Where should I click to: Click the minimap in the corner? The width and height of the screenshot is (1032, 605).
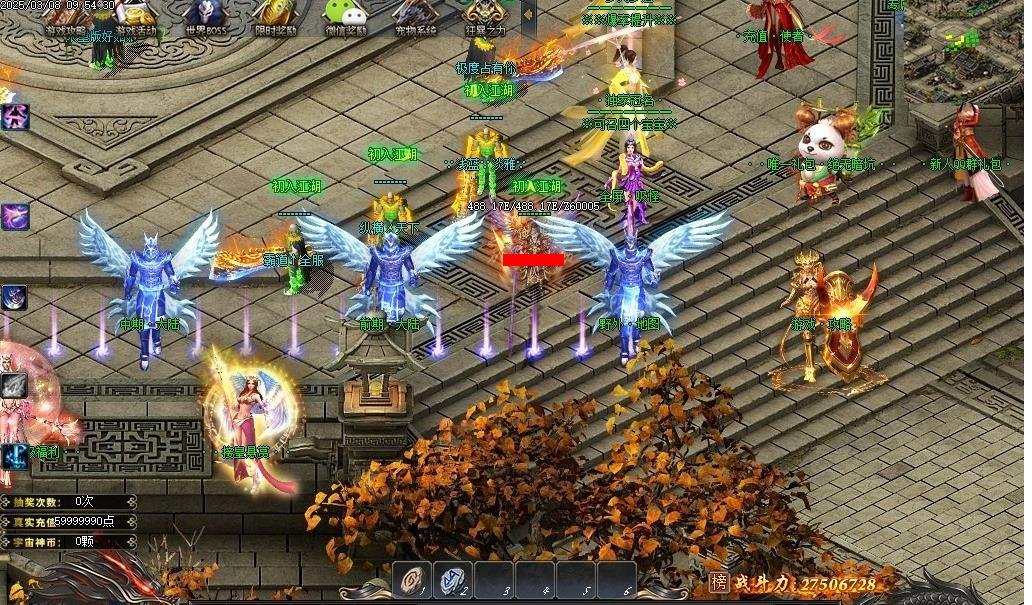pyautogui.click(x=966, y=40)
